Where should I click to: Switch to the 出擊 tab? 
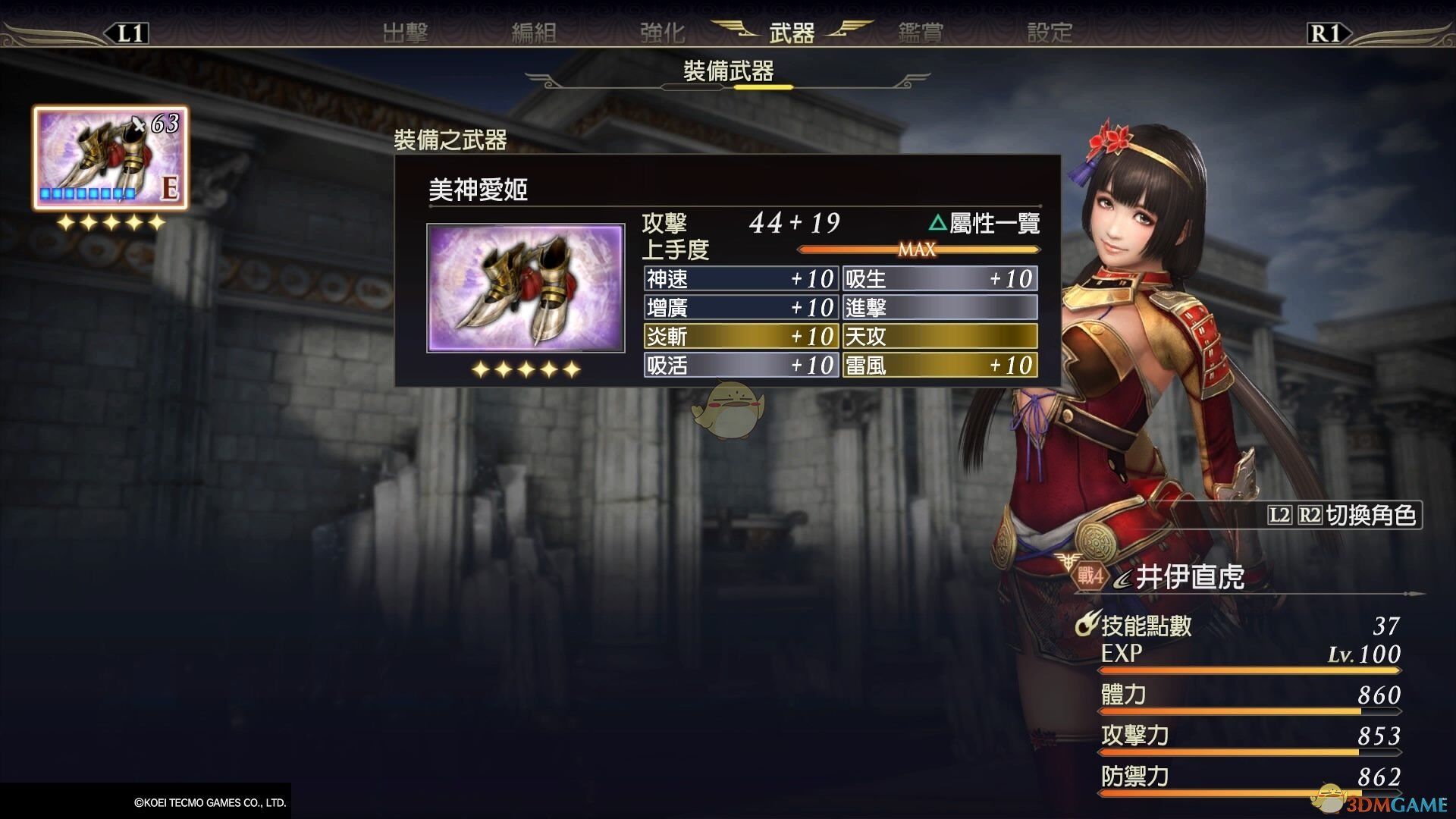point(405,33)
